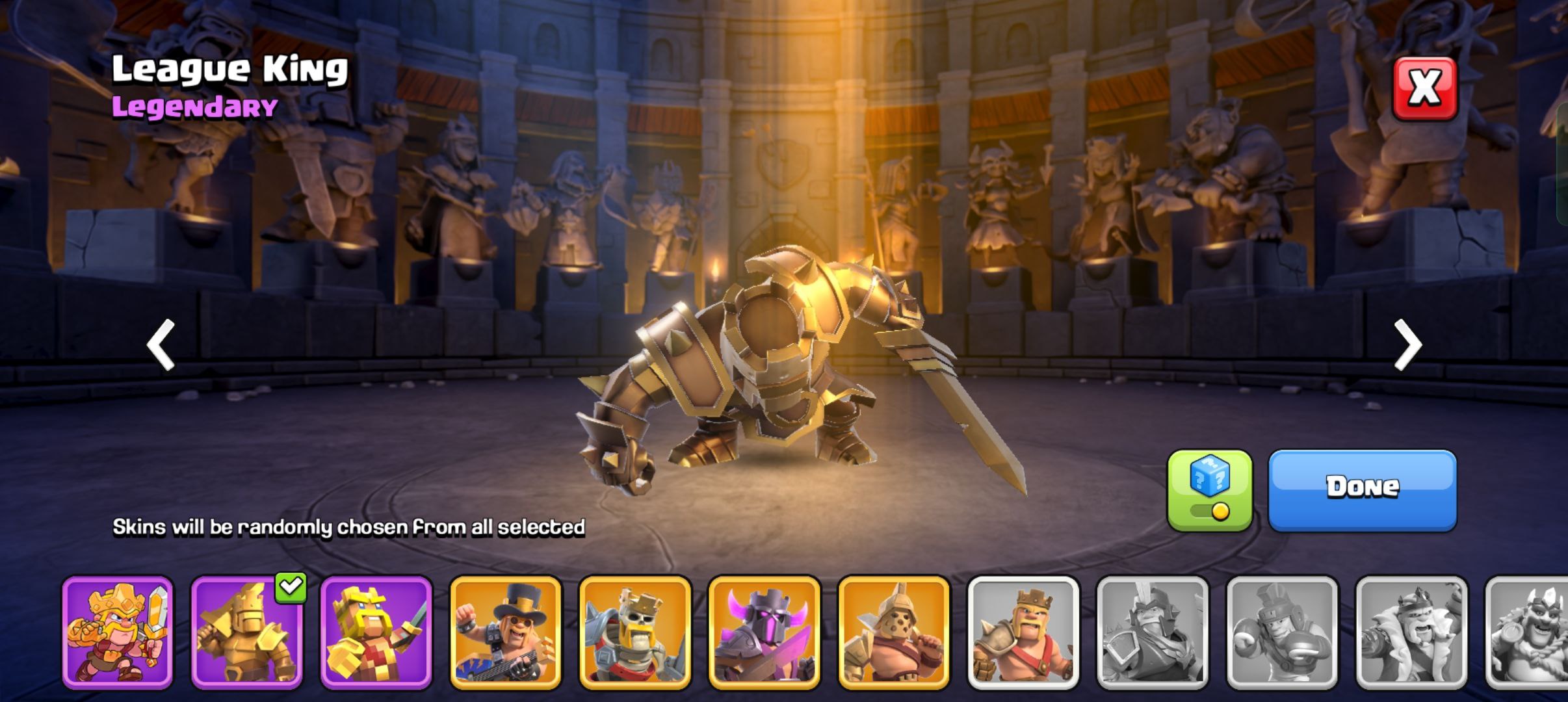Viewport: 1568px width, 702px height.
Task: Pick the default Barbarian King skin
Action: (1023, 632)
